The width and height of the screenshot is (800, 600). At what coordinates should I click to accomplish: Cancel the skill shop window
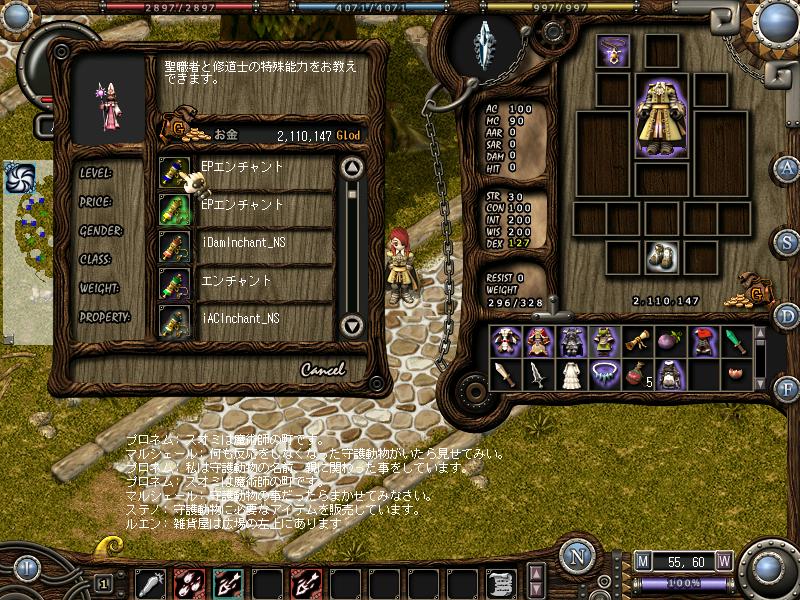322,370
